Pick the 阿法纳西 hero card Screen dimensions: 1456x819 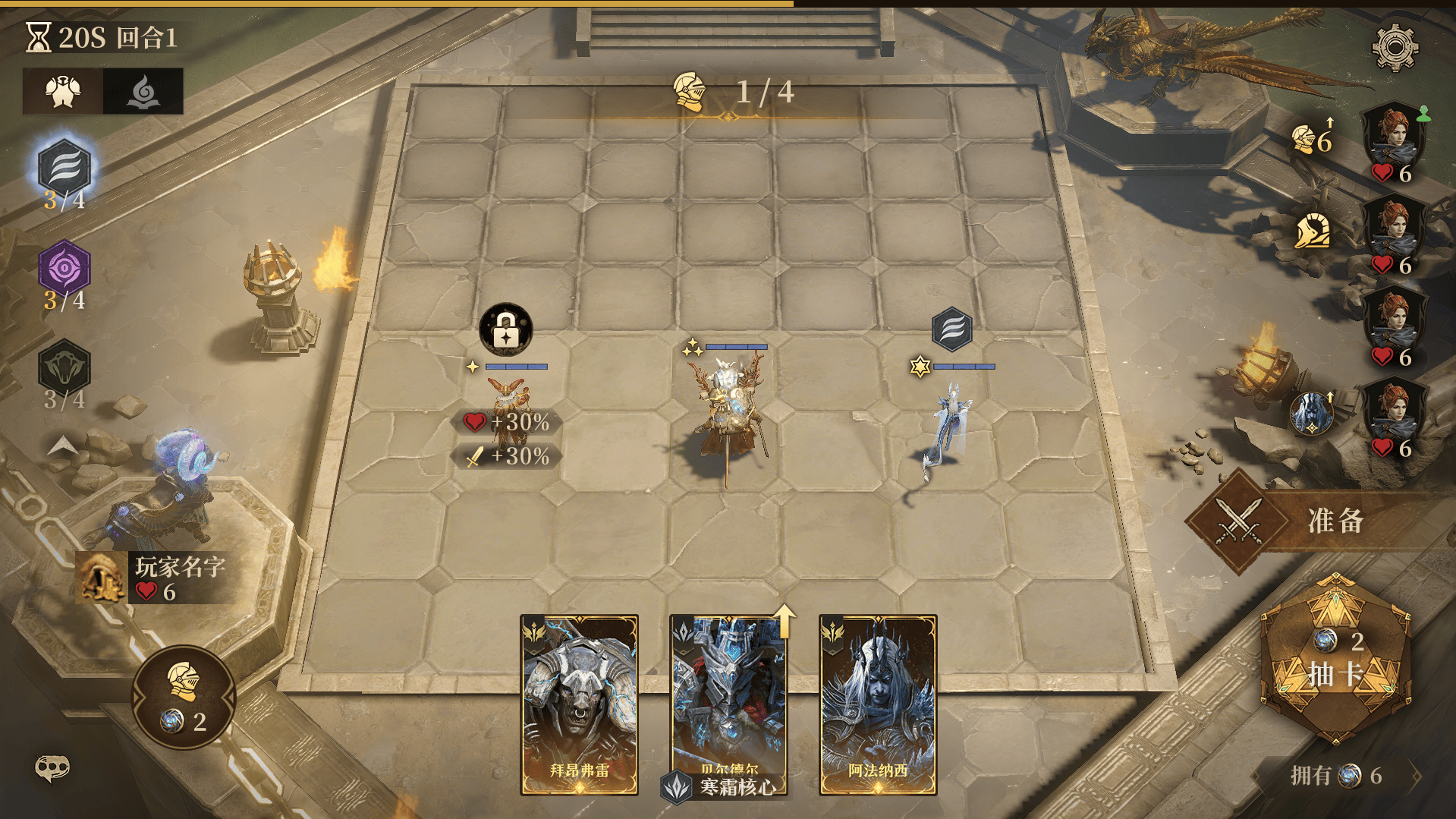tap(878, 704)
